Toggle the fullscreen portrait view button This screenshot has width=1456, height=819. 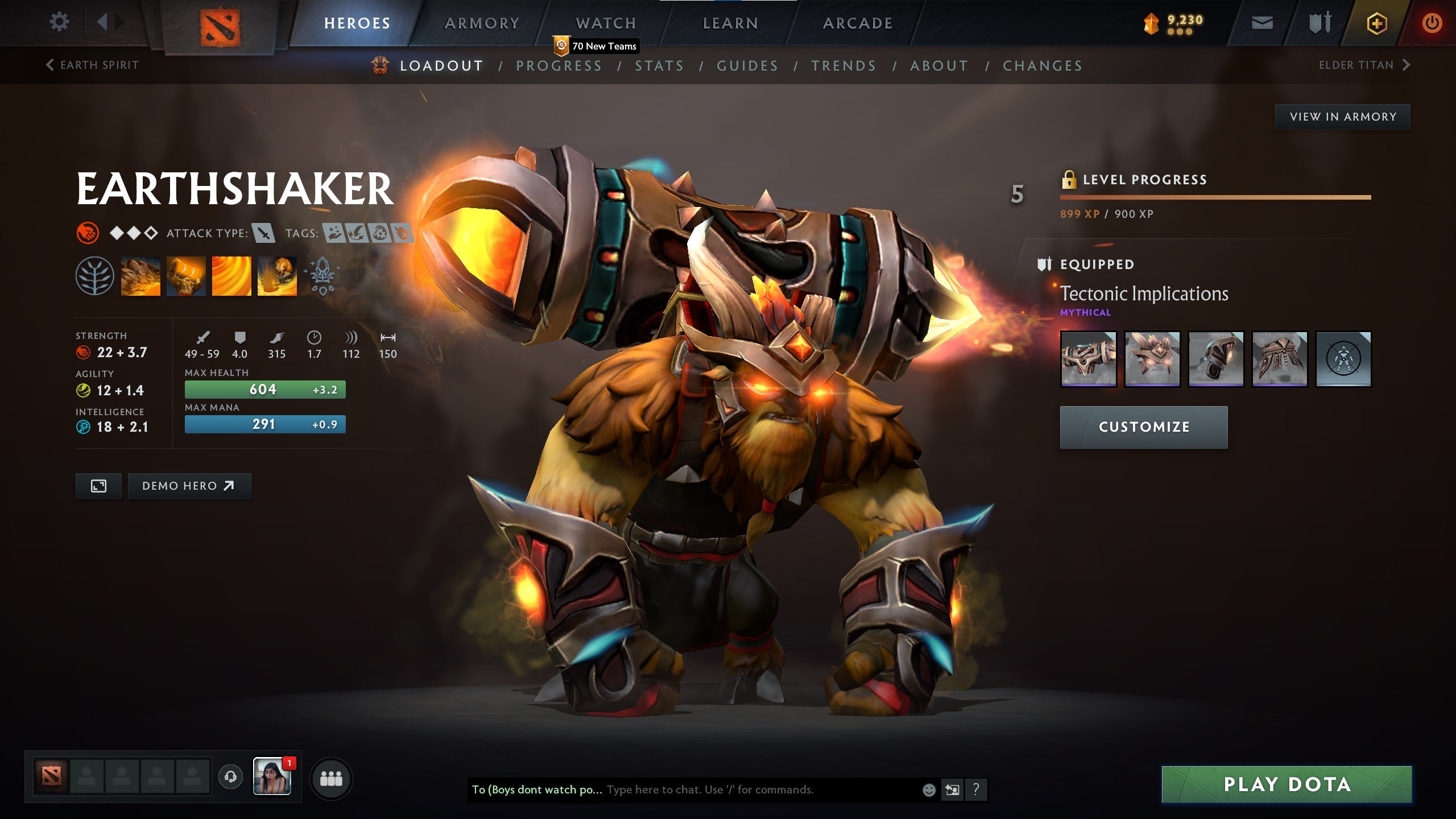pyautogui.click(x=98, y=486)
